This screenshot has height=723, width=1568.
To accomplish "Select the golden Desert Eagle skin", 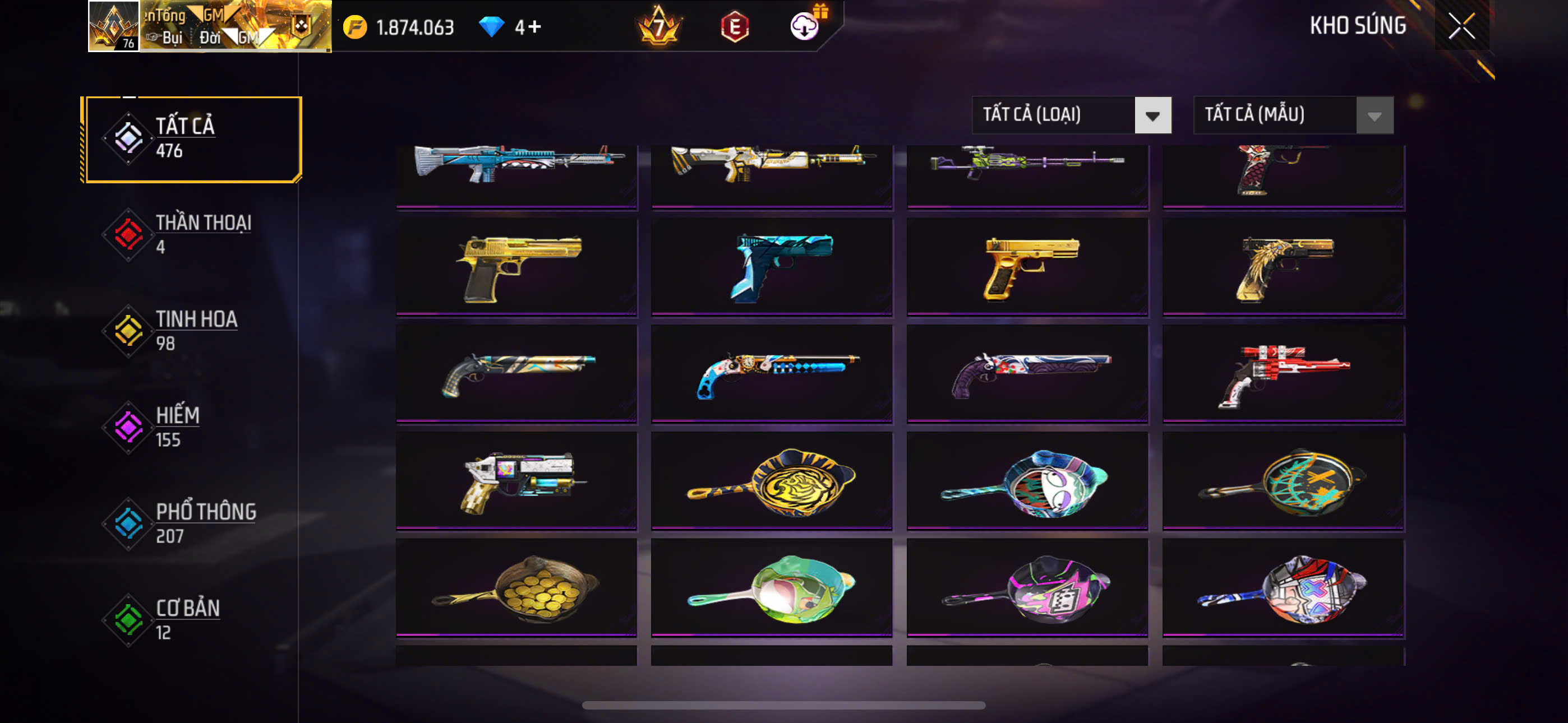I will tap(516, 268).
